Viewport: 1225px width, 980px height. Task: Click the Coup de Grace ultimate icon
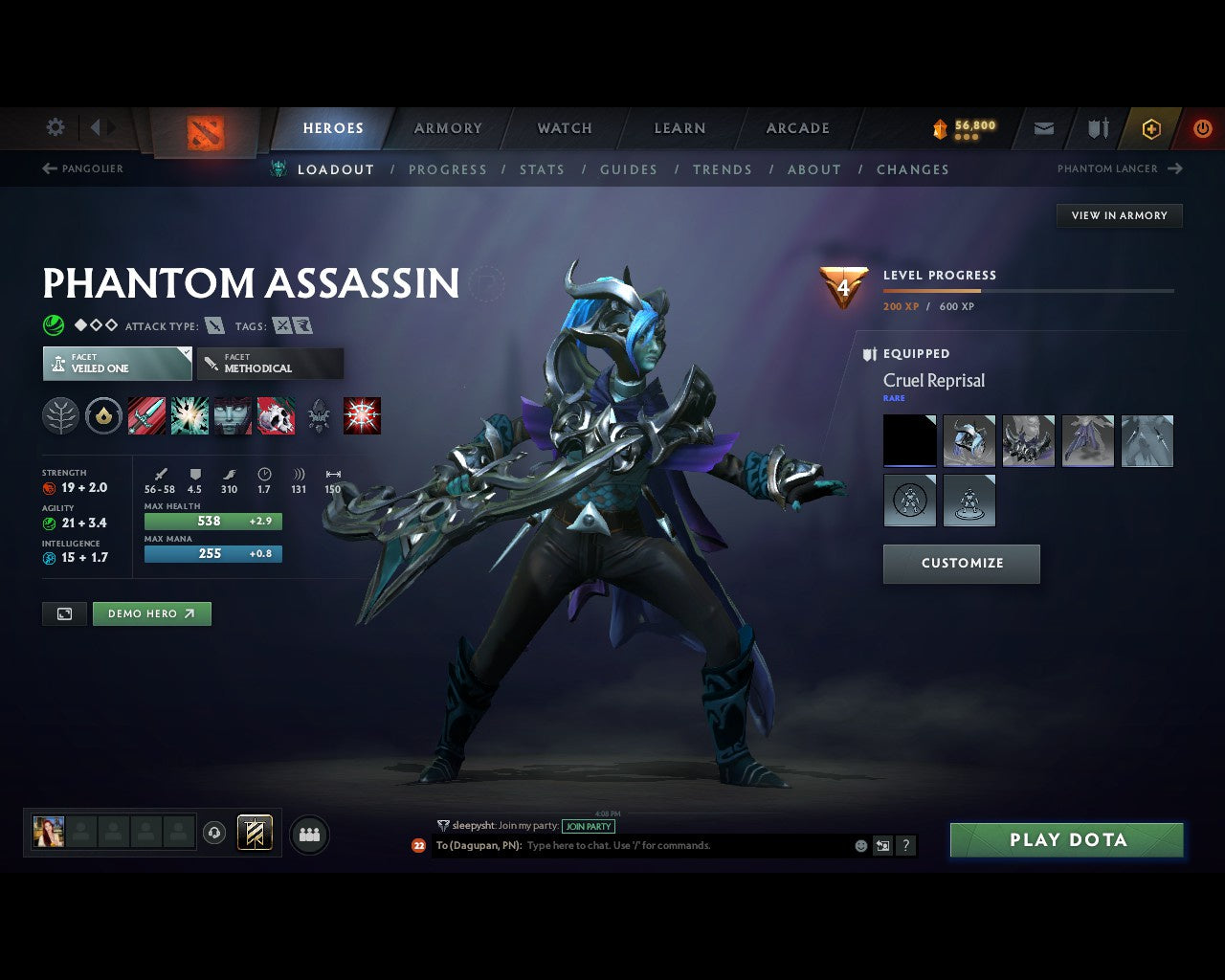coord(361,415)
